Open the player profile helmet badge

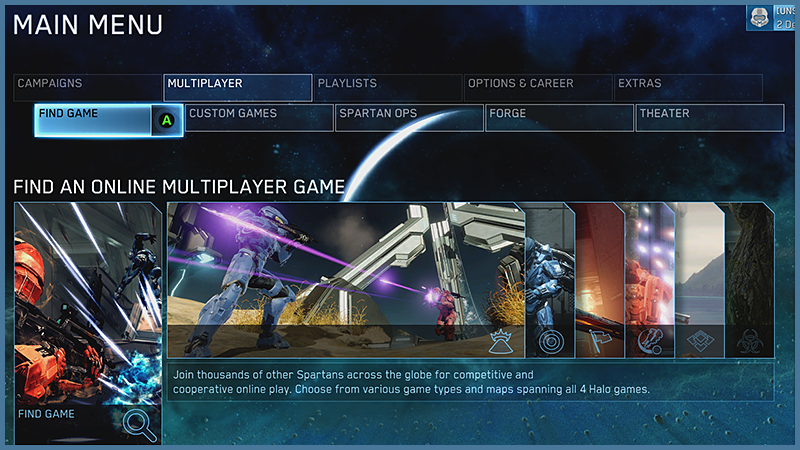[x=759, y=17]
